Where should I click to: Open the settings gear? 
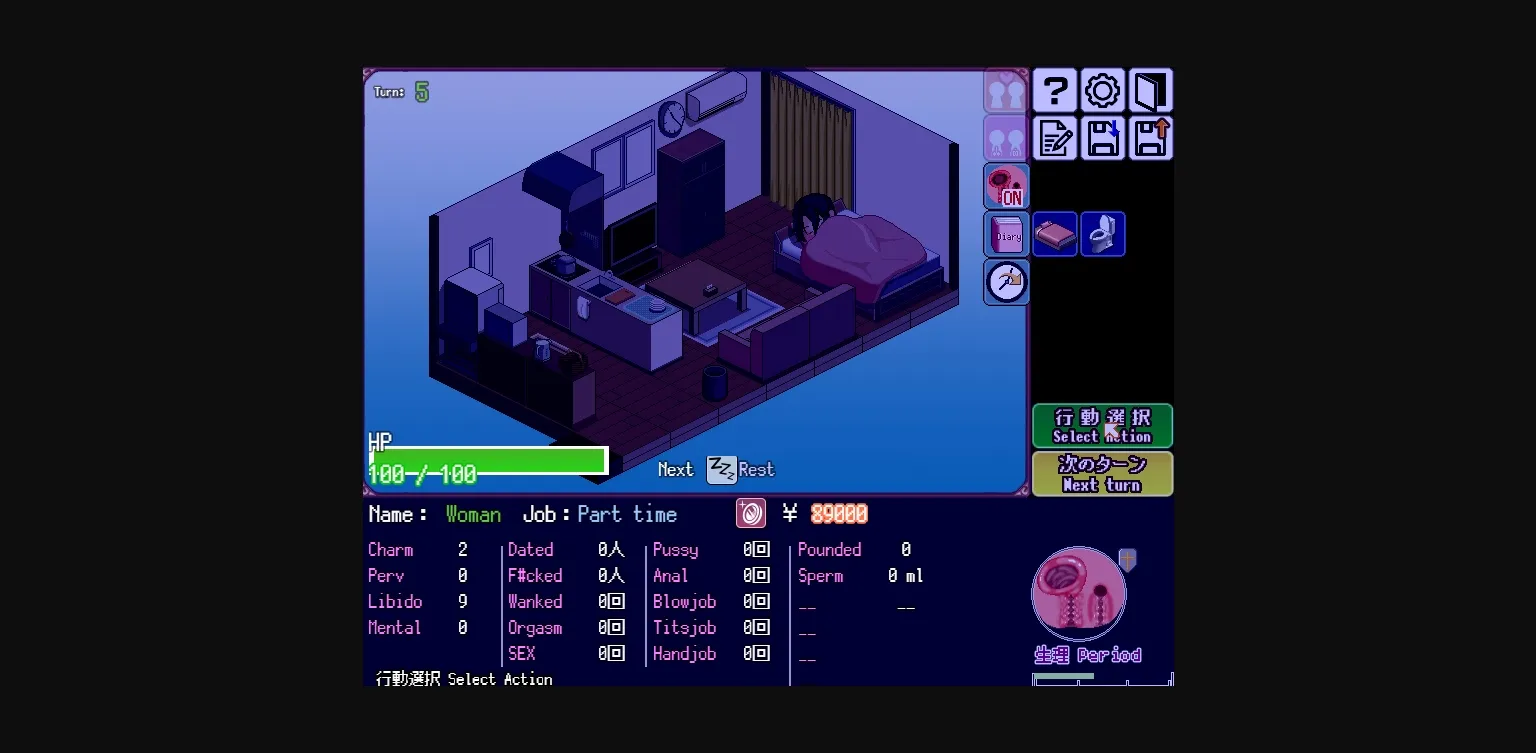[x=1101, y=90]
